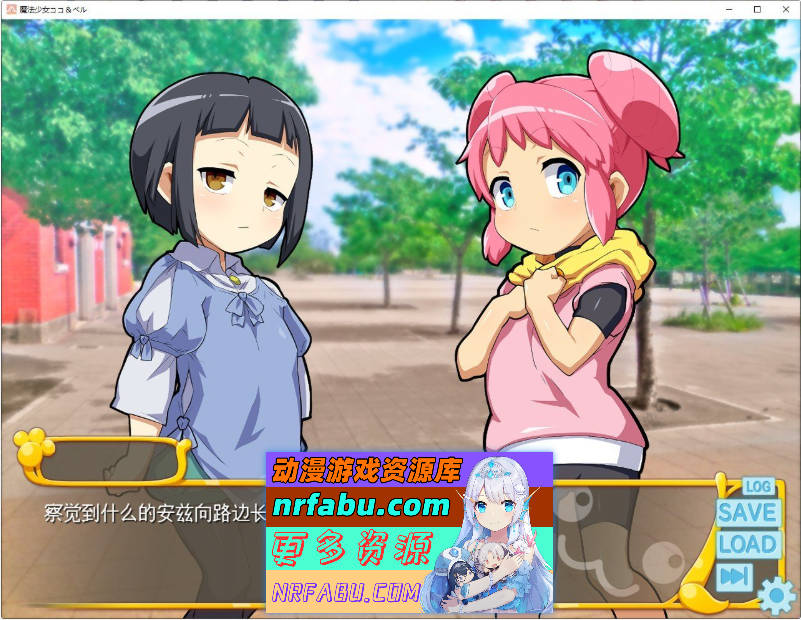Viewport: 801px width, 620px height.
Task: Open the LOG backlog
Action: 758,487
